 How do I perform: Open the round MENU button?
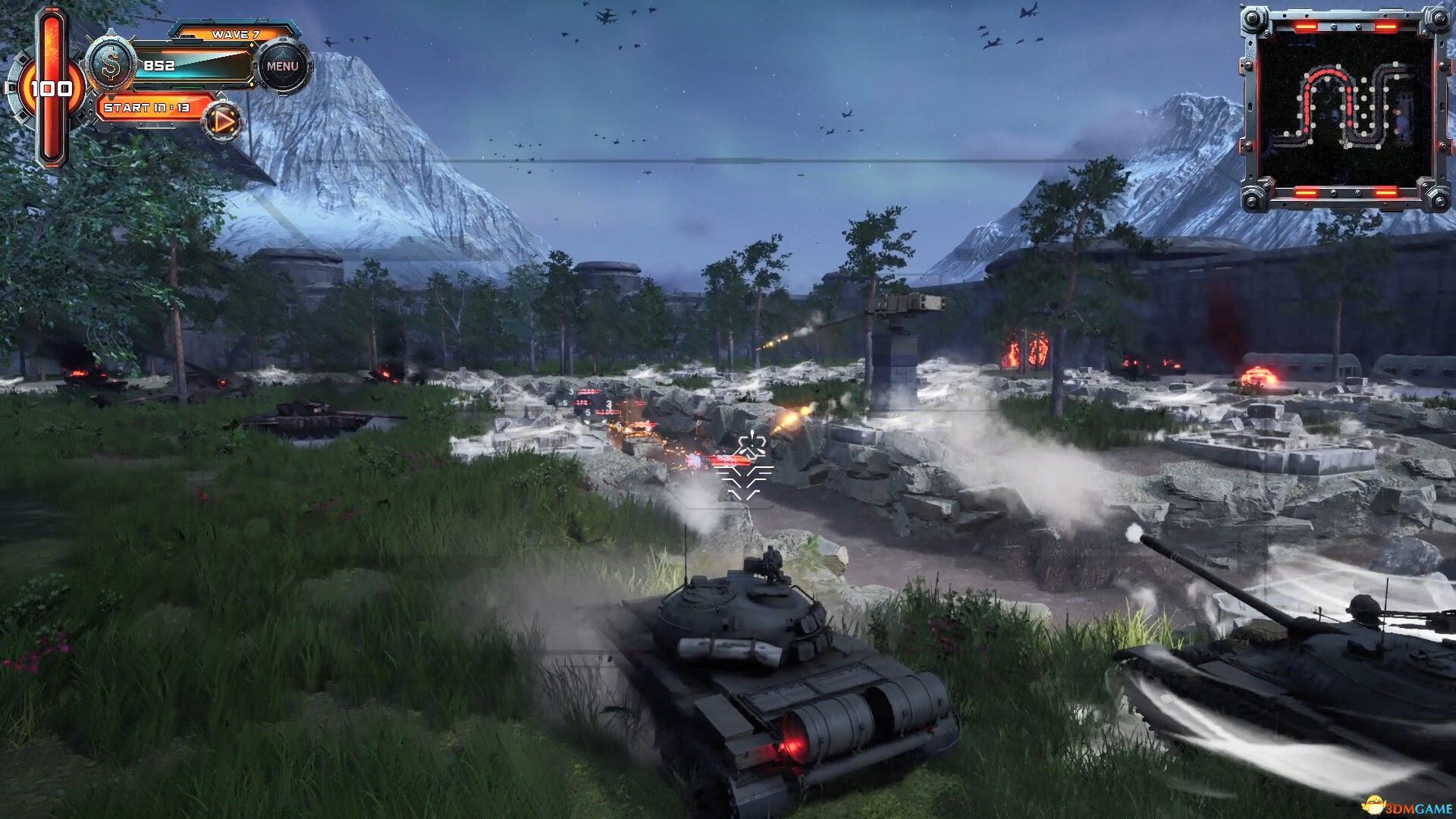282,67
